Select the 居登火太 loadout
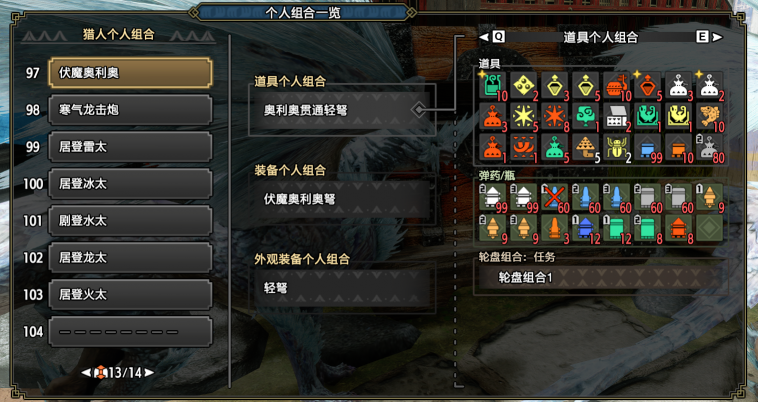The width and height of the screenshot is (758, 402). (130, 295)
